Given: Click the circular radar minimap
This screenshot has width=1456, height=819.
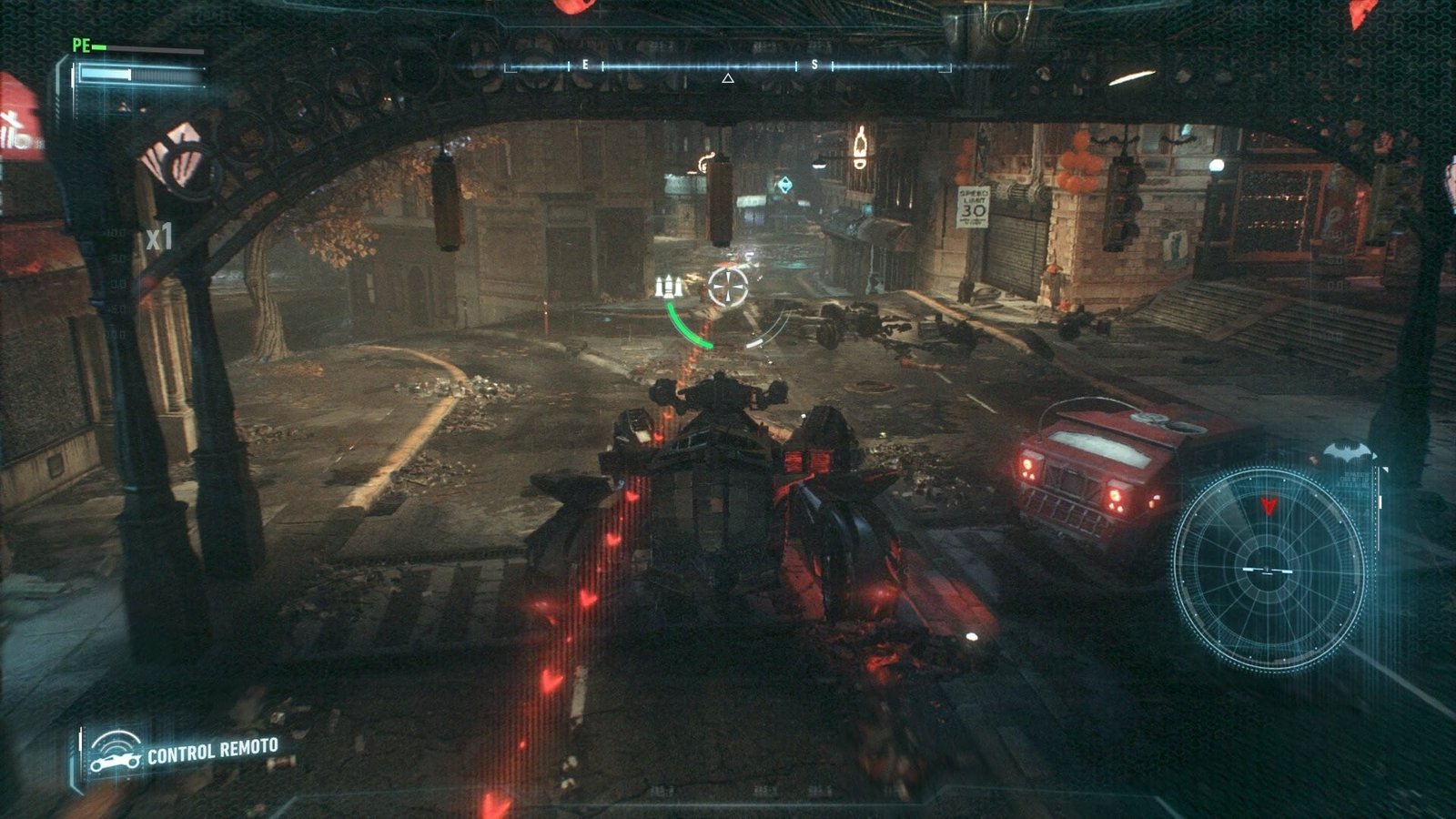Looking at the screenshot, I should pyautogui.click(x=1269, y=570).
